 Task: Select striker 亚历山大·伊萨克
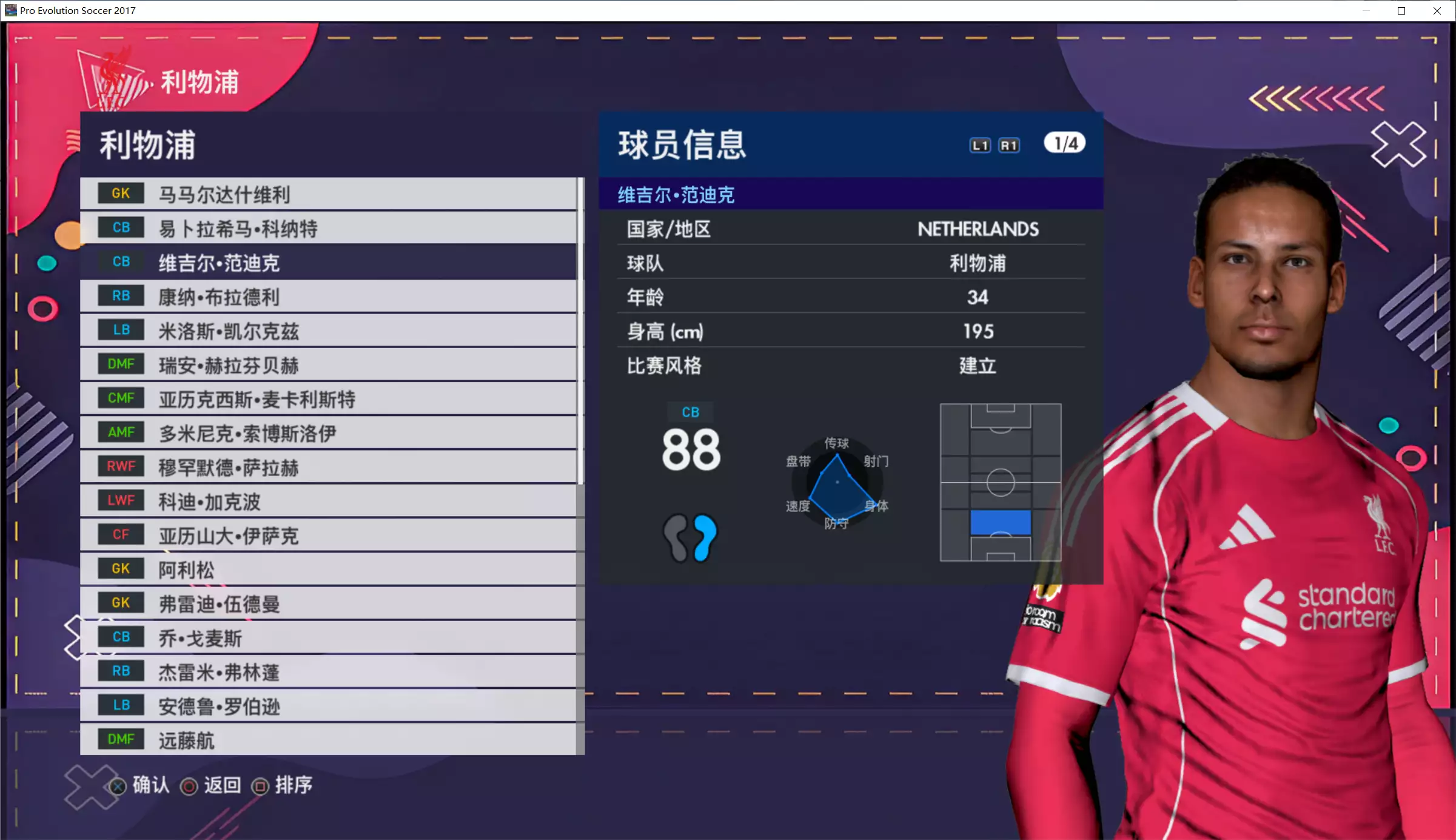coord(327,536)
